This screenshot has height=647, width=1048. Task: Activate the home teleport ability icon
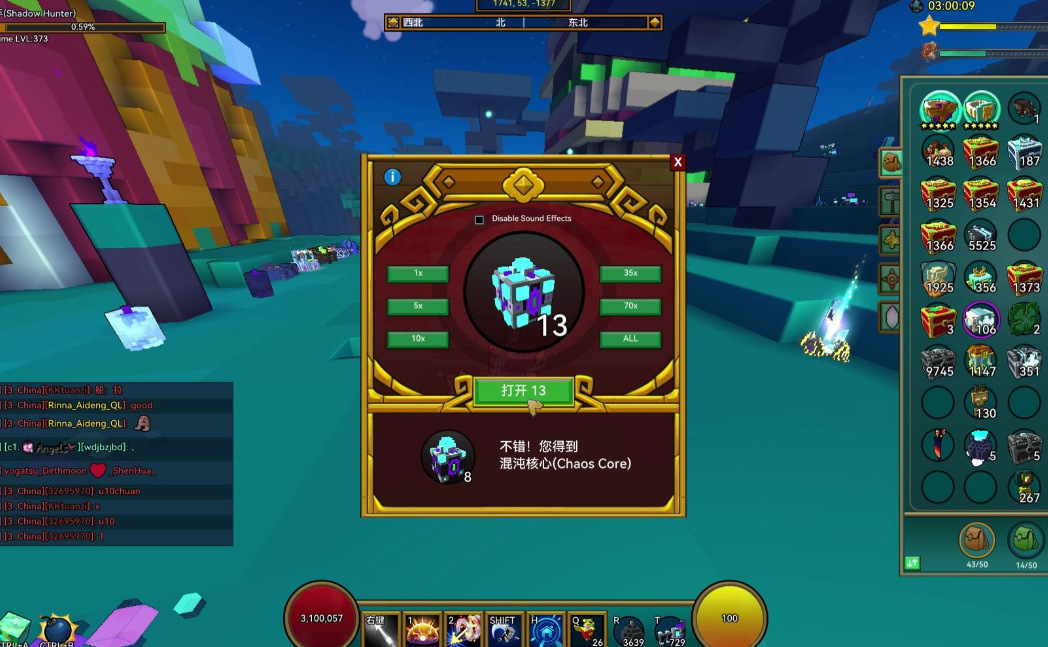pos(546,631)
